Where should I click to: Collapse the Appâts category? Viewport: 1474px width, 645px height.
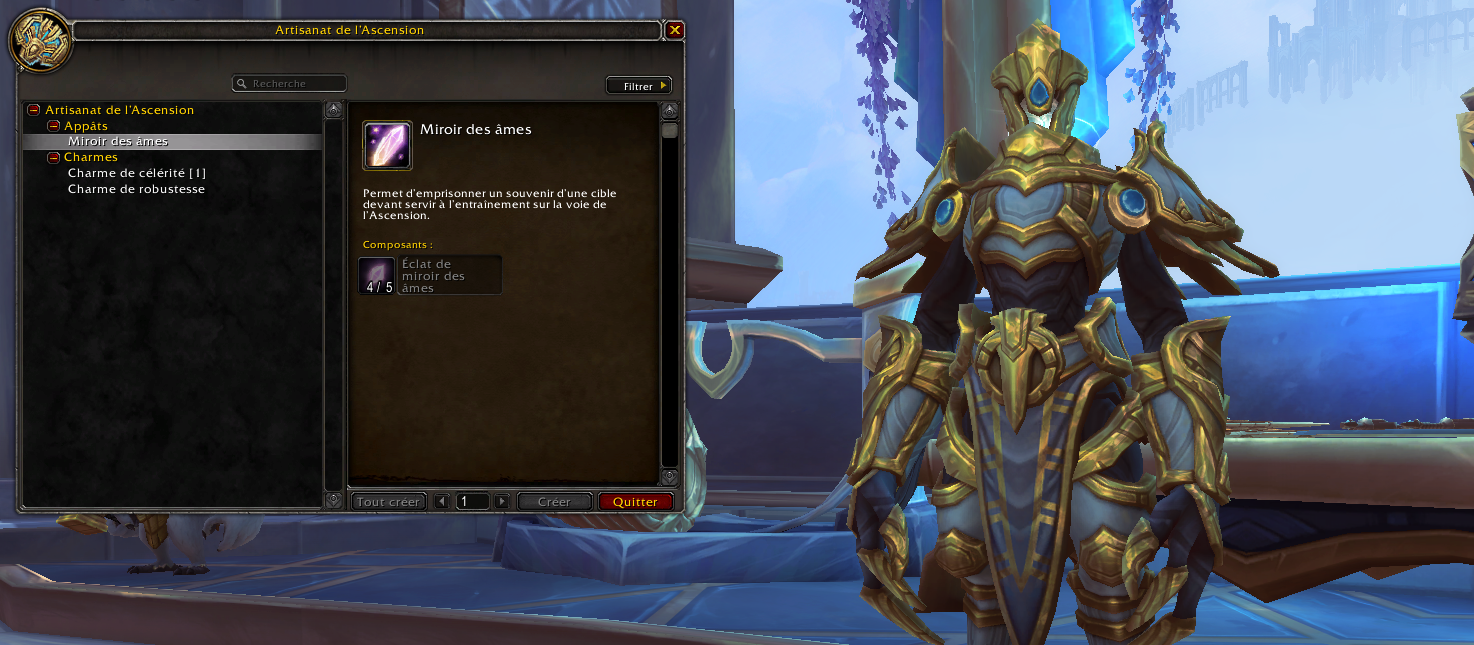click(54, 126)
